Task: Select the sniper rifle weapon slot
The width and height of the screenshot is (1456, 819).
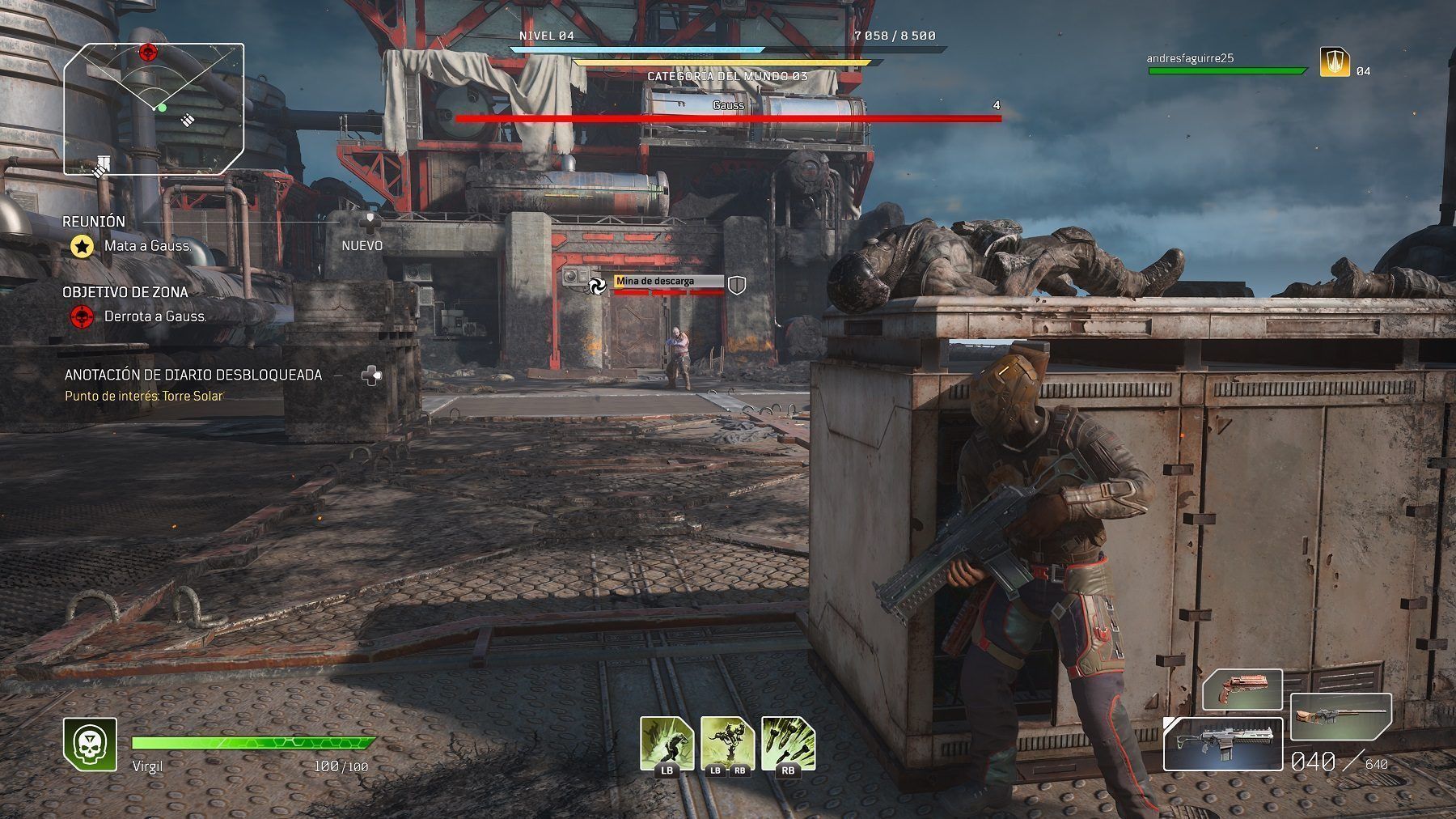Action: [1340, 716]
